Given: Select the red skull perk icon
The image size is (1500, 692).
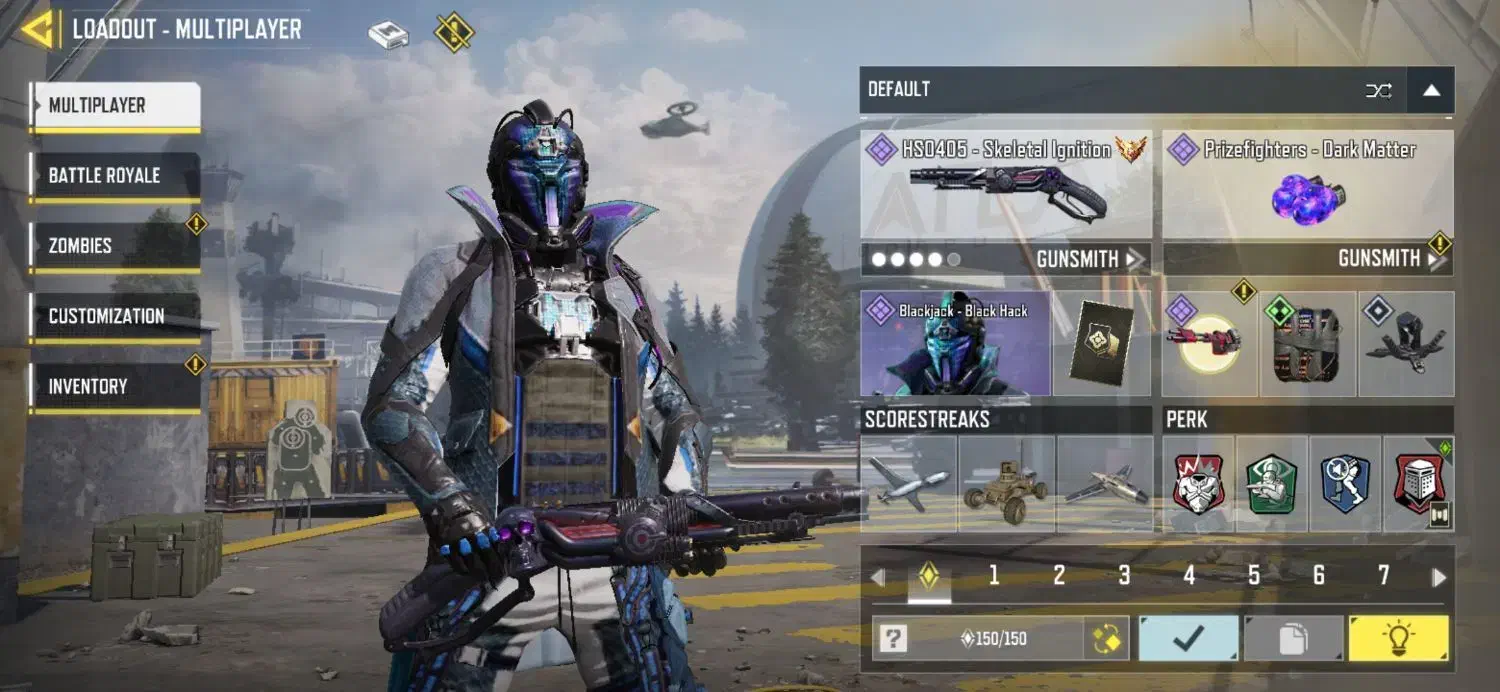Looking at the screenshot, I should 1198,483.
